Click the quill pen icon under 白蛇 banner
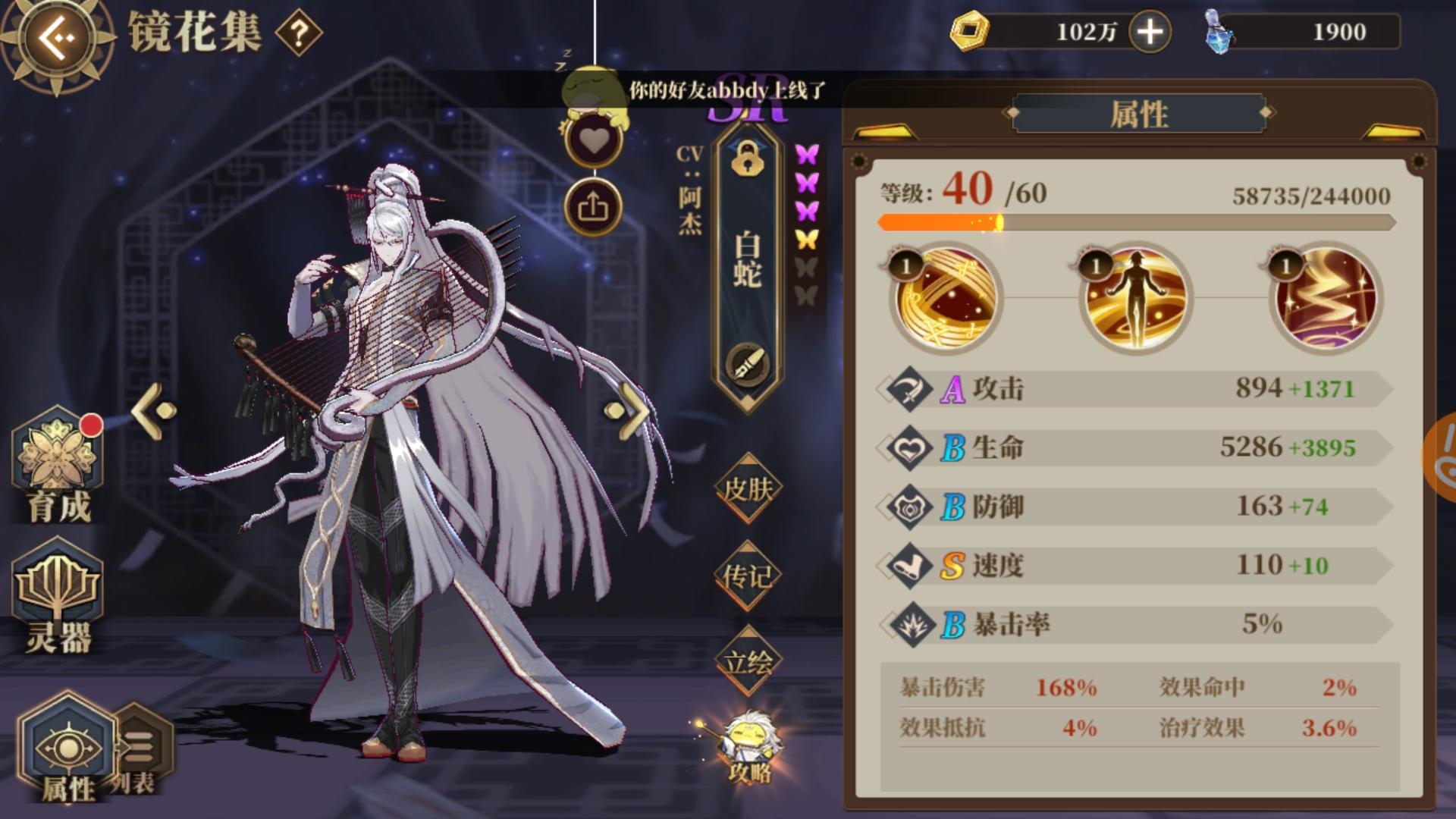The width and height of the screenshot is (1456, 819). [748, 362]
